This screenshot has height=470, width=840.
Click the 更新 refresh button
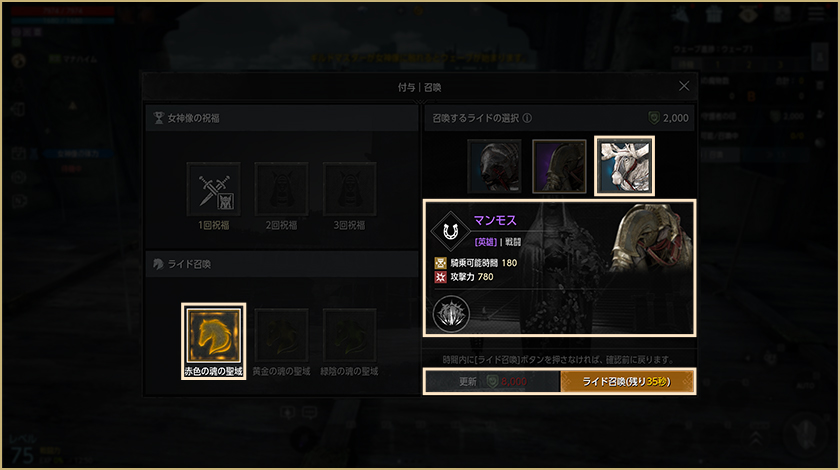tap(491, 382)
